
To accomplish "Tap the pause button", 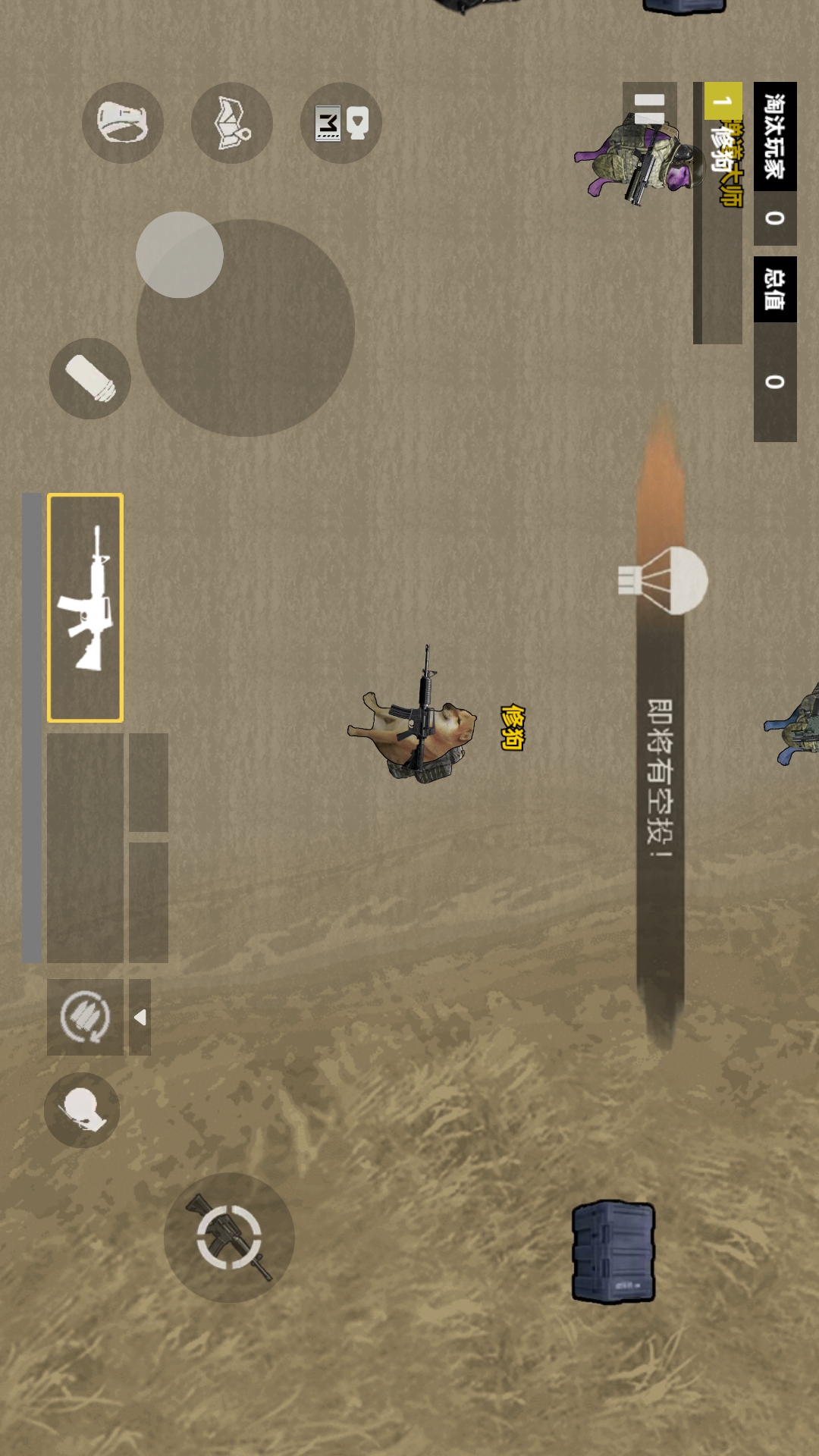I will click(x=649, y=108).
